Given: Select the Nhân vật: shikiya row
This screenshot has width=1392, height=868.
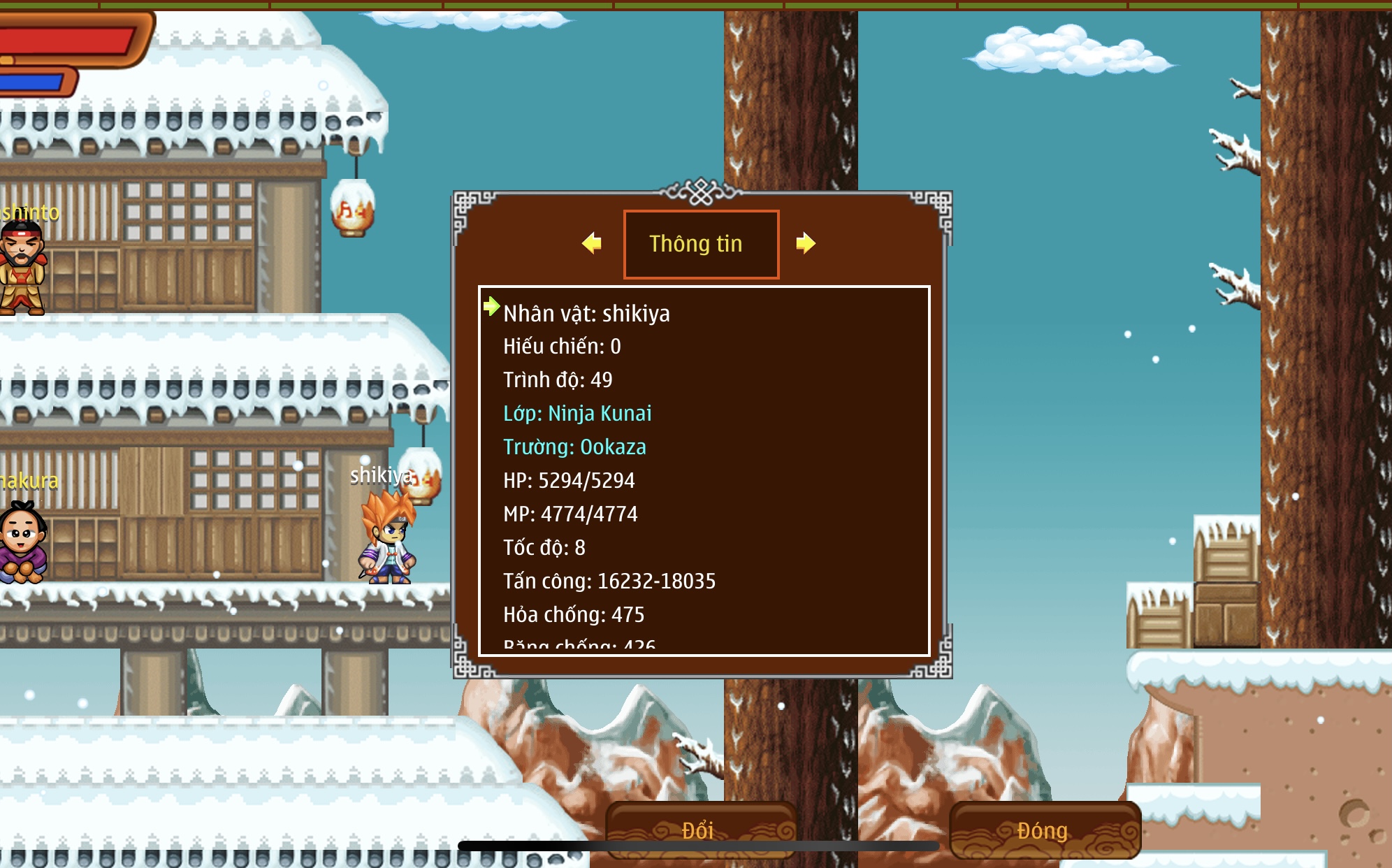Looking at the screenshot, I should (x=586, y=314).
